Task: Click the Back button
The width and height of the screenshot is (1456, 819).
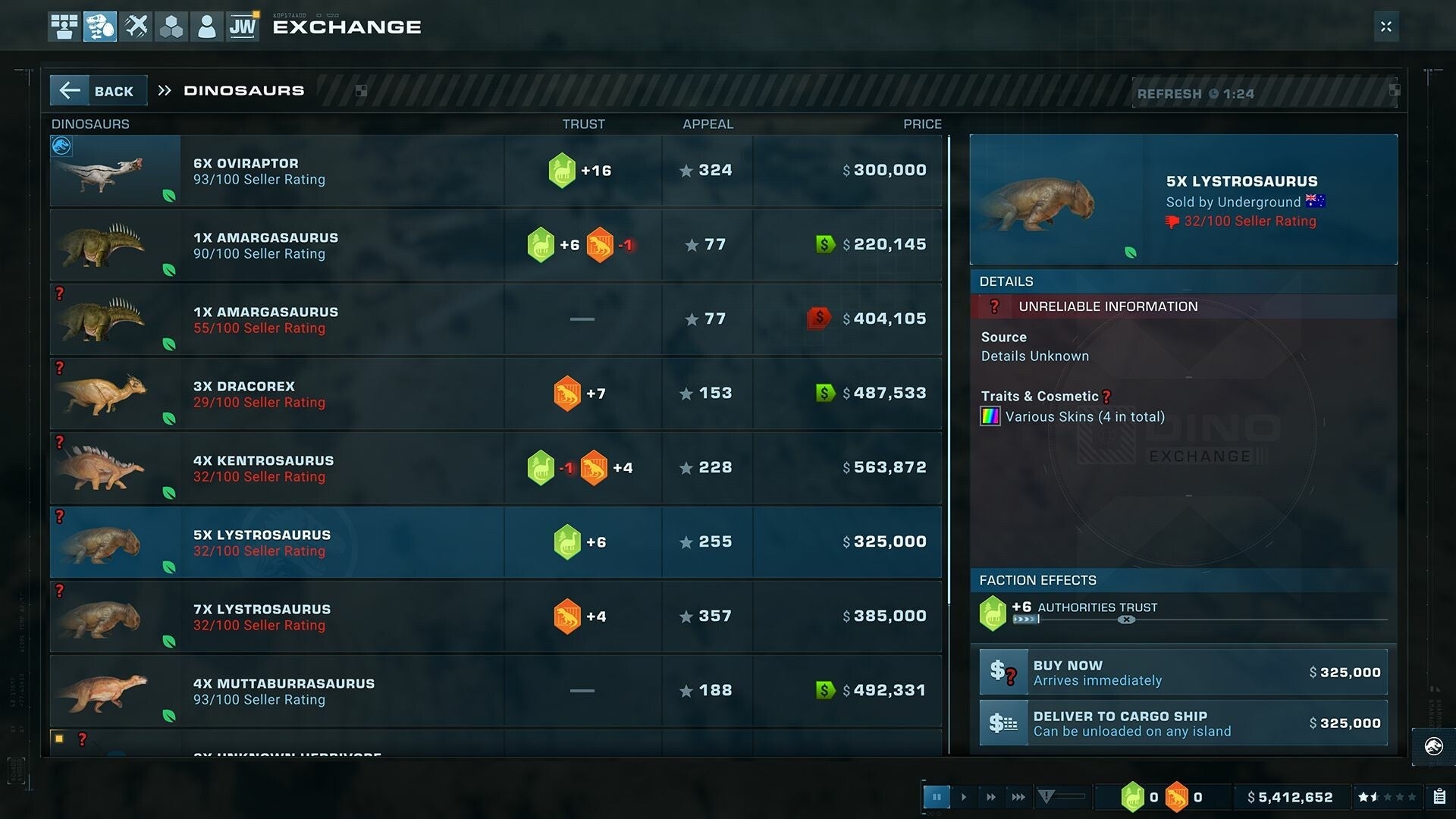Action: 98,90
